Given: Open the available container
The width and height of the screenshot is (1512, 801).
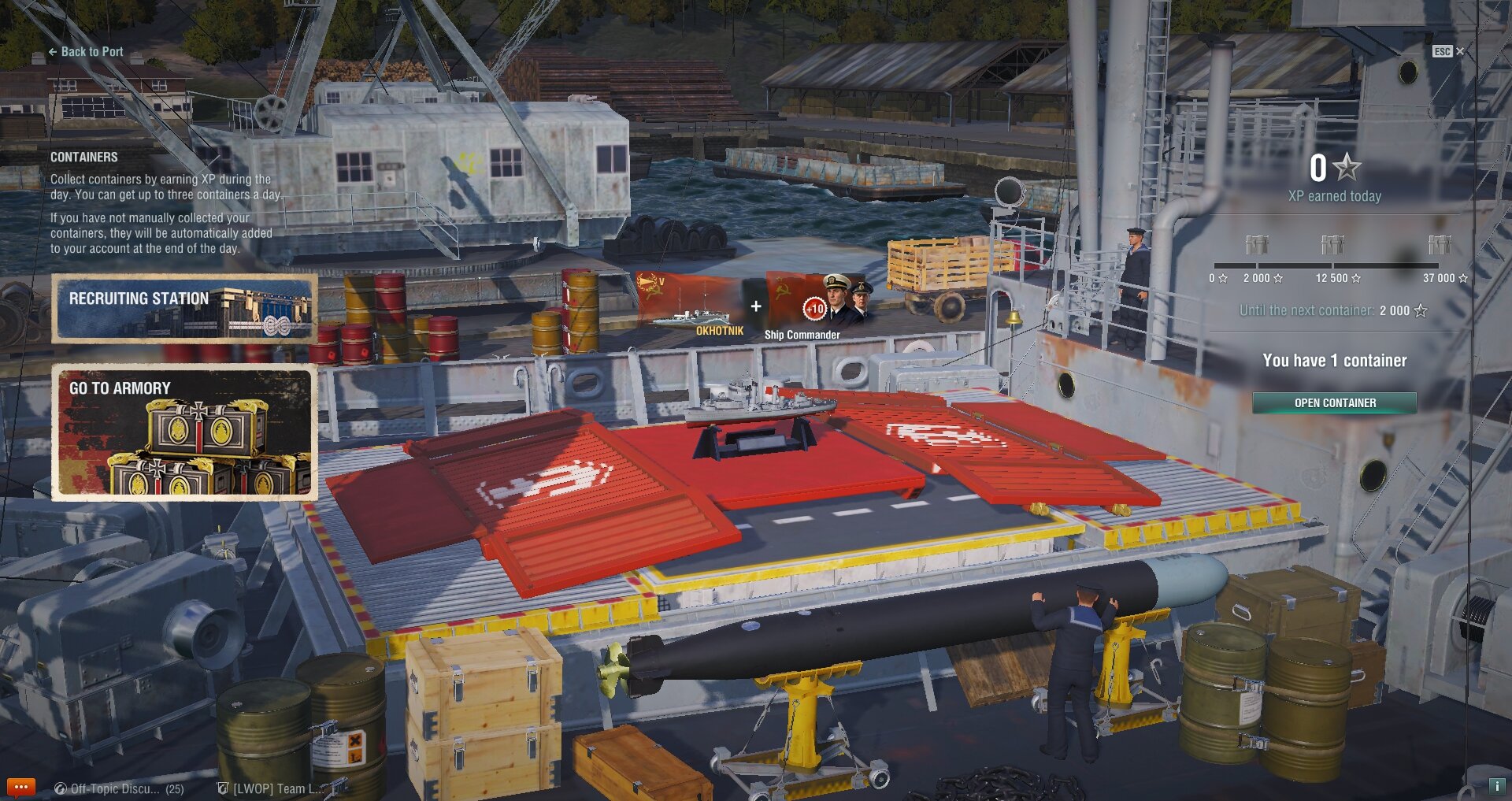Looking at the screenshot, I should (1334, 402).
